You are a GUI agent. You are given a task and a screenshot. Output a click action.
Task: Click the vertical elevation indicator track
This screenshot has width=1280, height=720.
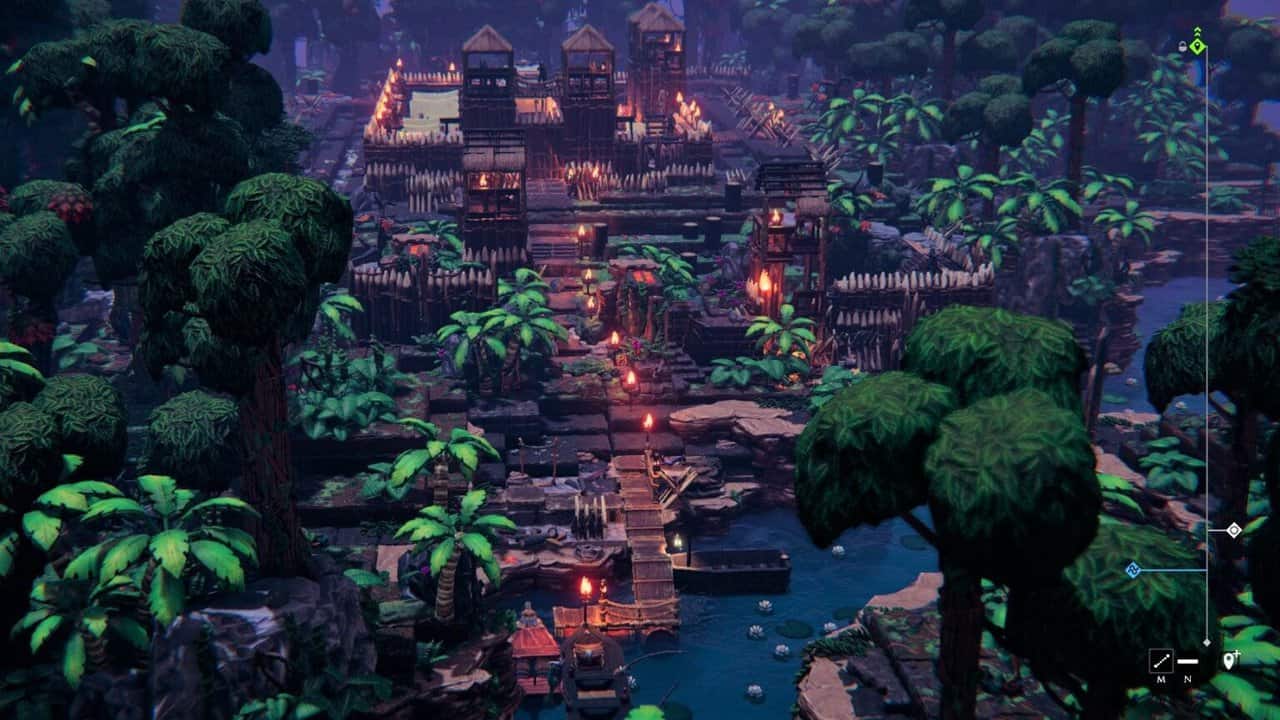click(x=1206, y=350)
